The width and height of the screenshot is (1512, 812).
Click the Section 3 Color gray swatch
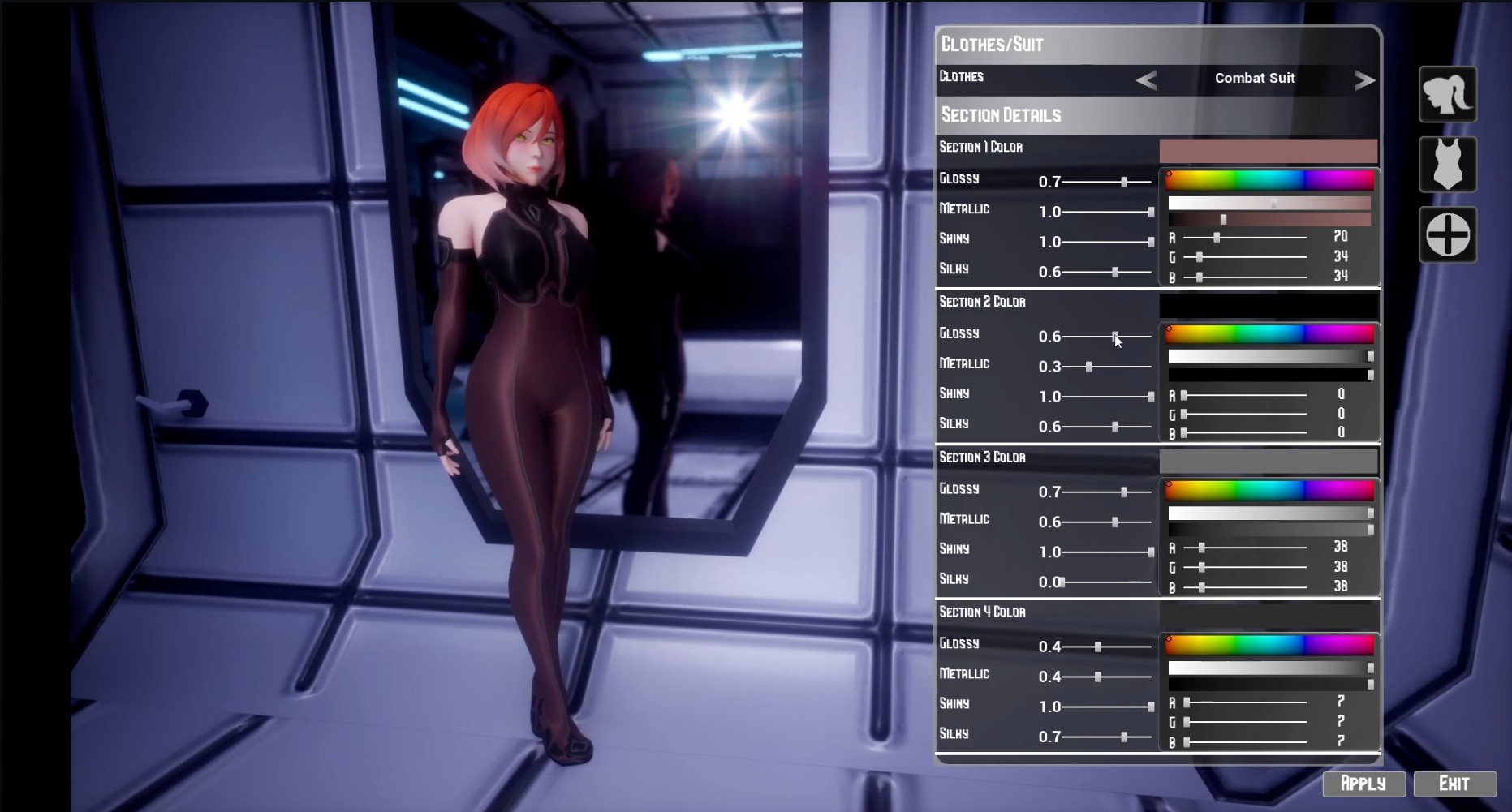coord(1268,462)
